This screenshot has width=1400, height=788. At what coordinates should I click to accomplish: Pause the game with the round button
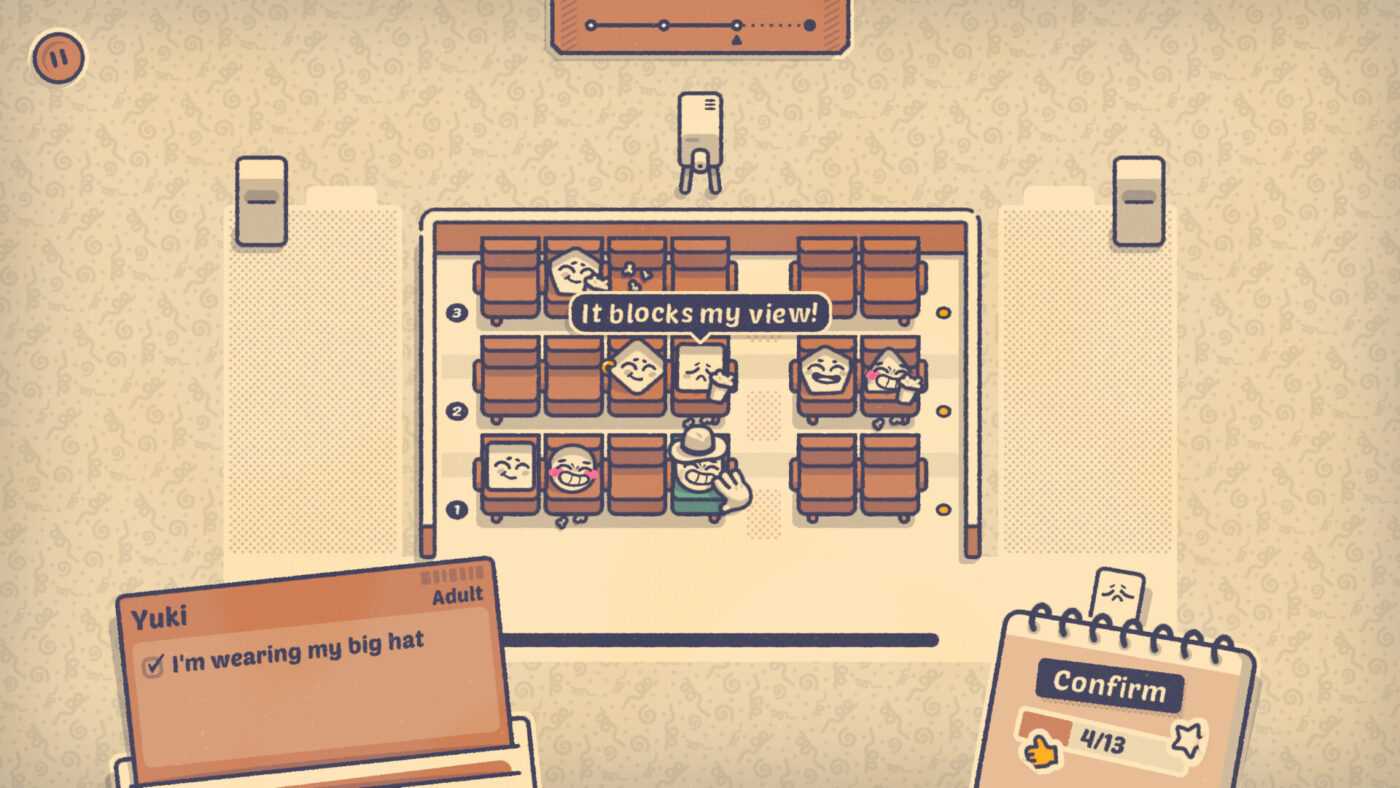(x=58, y=57)
